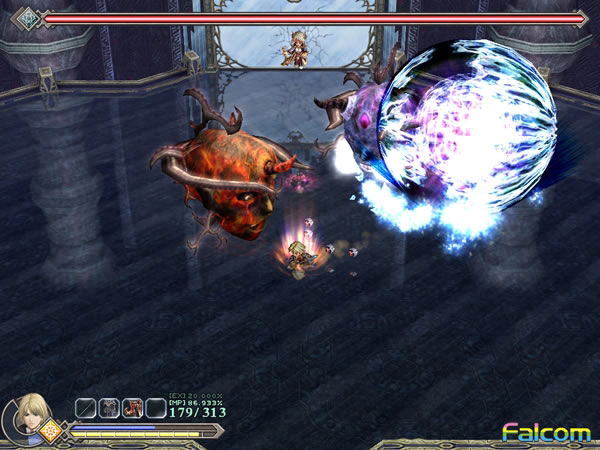The width and height of the screenshot is (600, 450).
Task: Select the red creature item slot
Action: coord(132,408)
